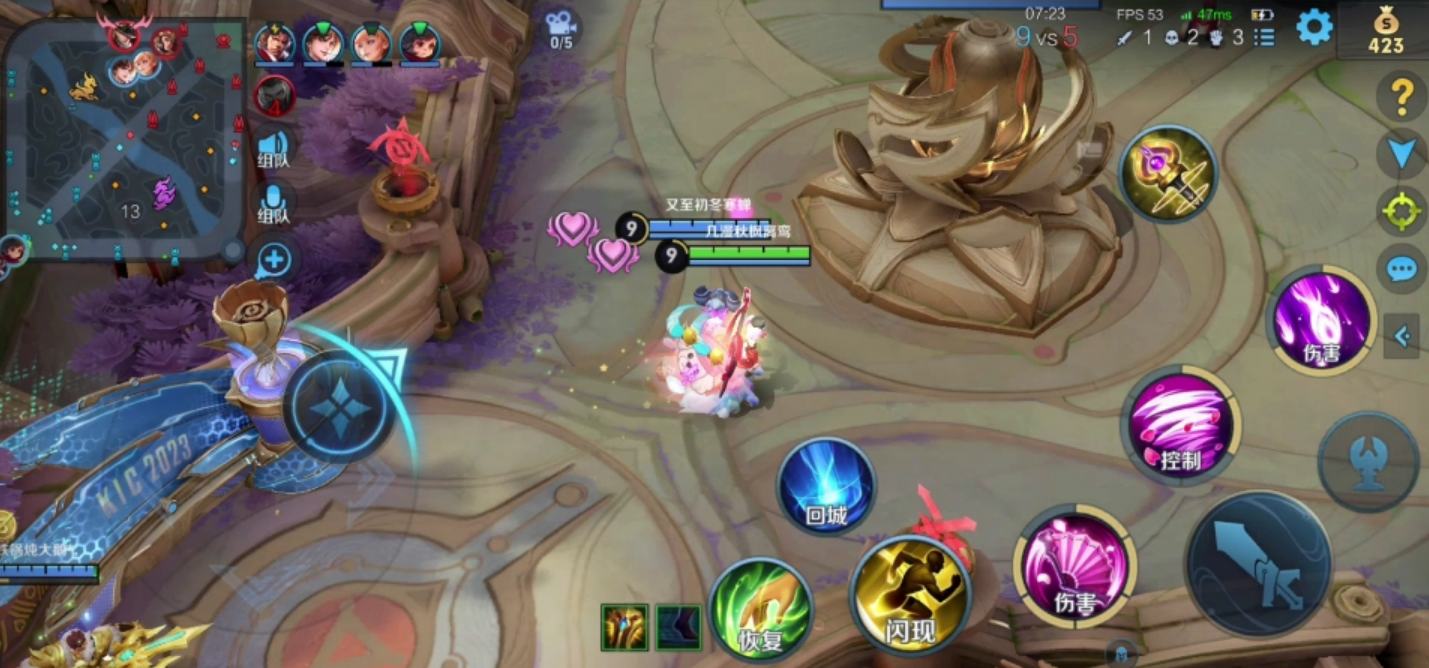The height and width of the screenshot is (668, 1429).
Task: Open the shop via the gold counter
Action: pyautogui.click(x=1386, y=30)
